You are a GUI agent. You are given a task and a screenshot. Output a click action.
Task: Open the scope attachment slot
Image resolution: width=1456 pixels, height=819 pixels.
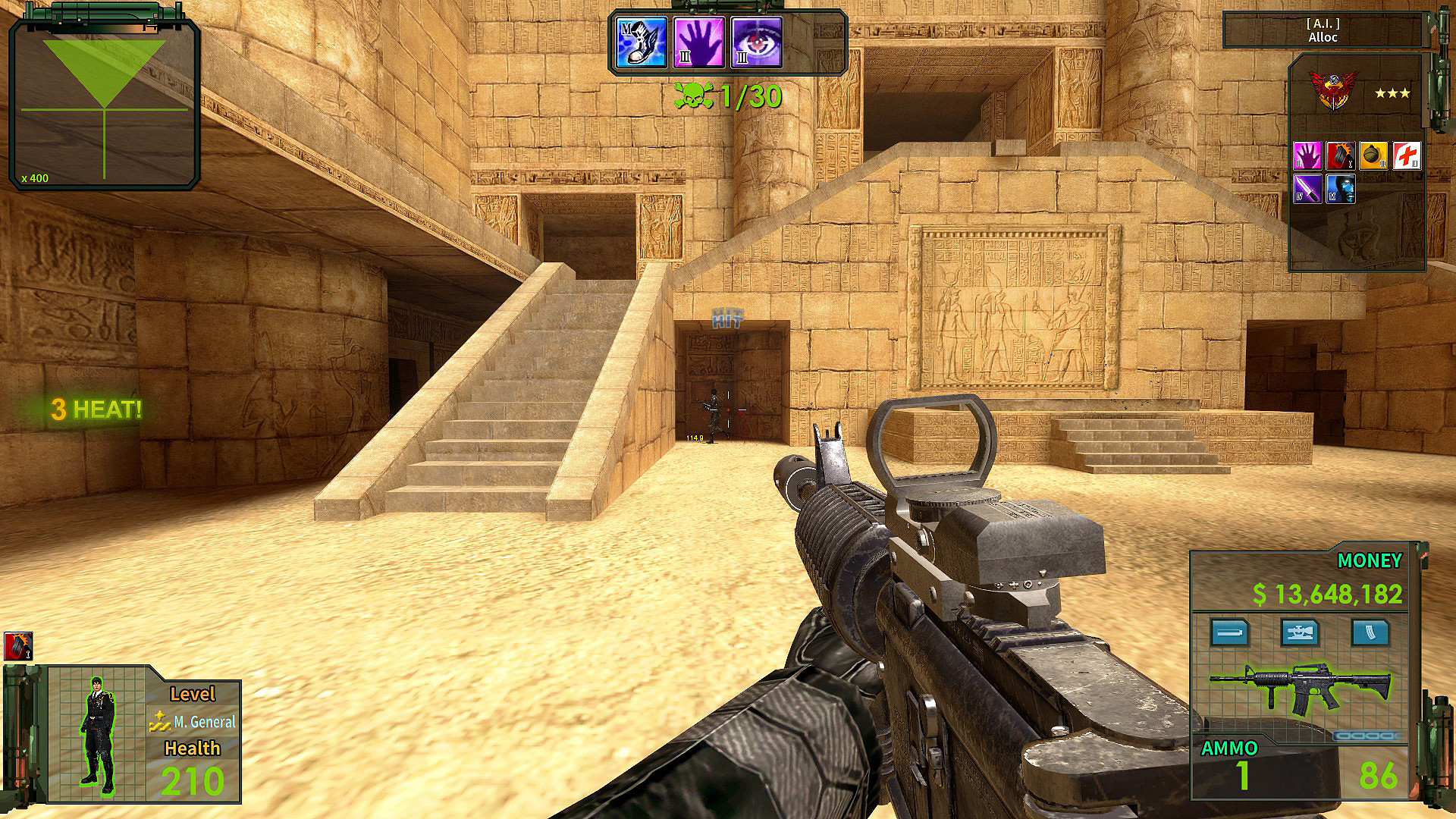coord(1299,632)
